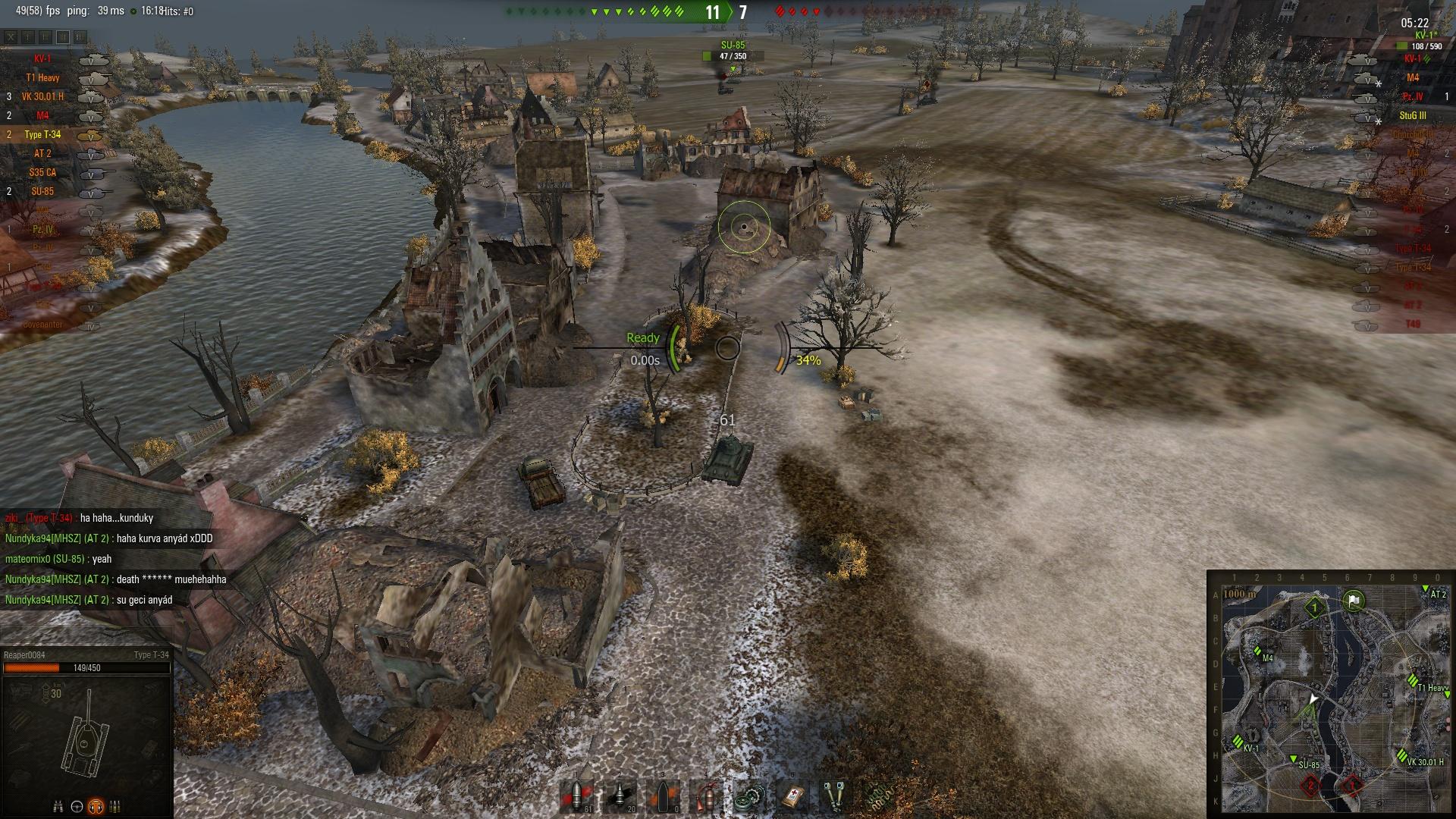The height and width of the screenshot is (819, 1456).
Task: Click the driver steering wheel crew icon
Action: 77,805
